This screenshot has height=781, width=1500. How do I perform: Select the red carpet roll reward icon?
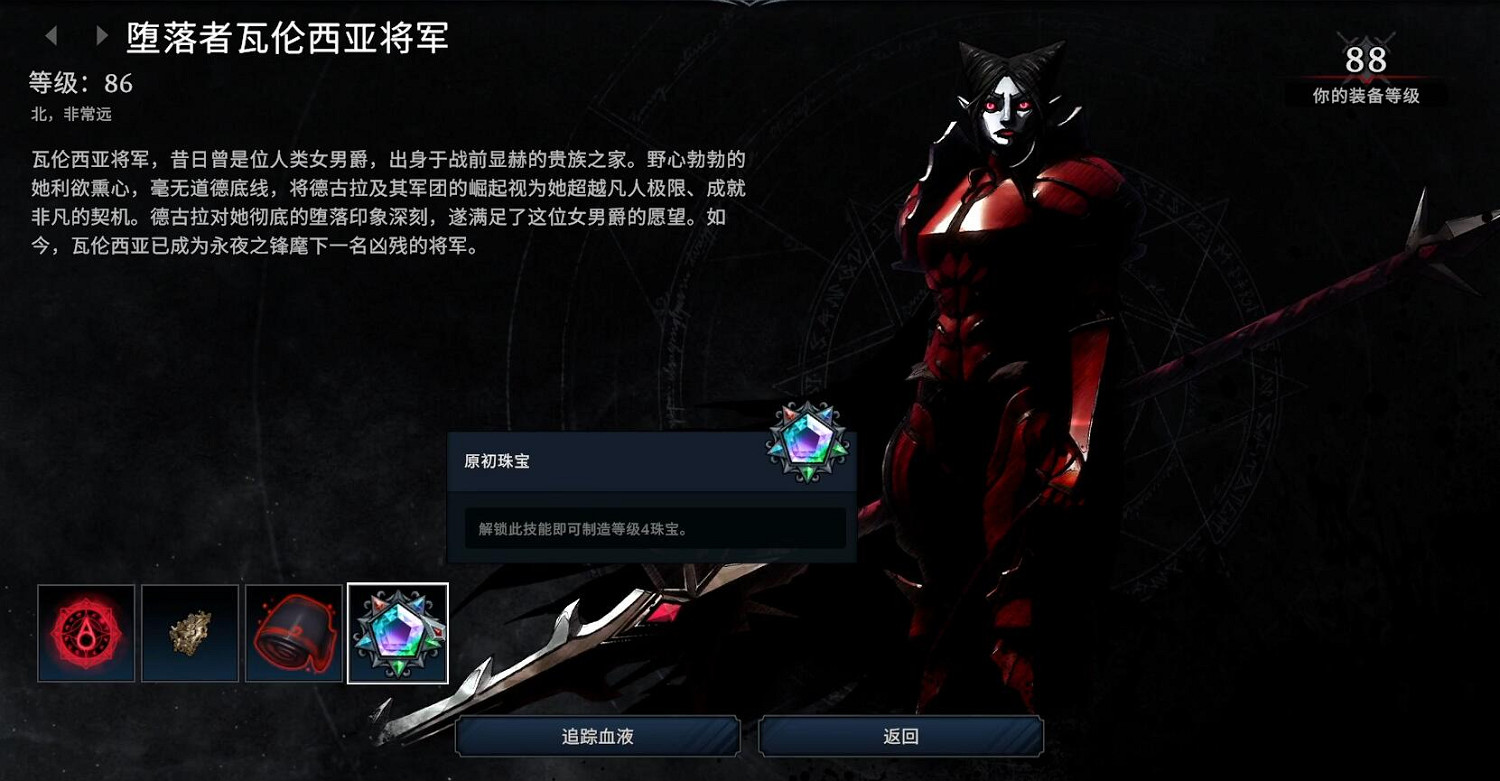(x=293, y=633)
